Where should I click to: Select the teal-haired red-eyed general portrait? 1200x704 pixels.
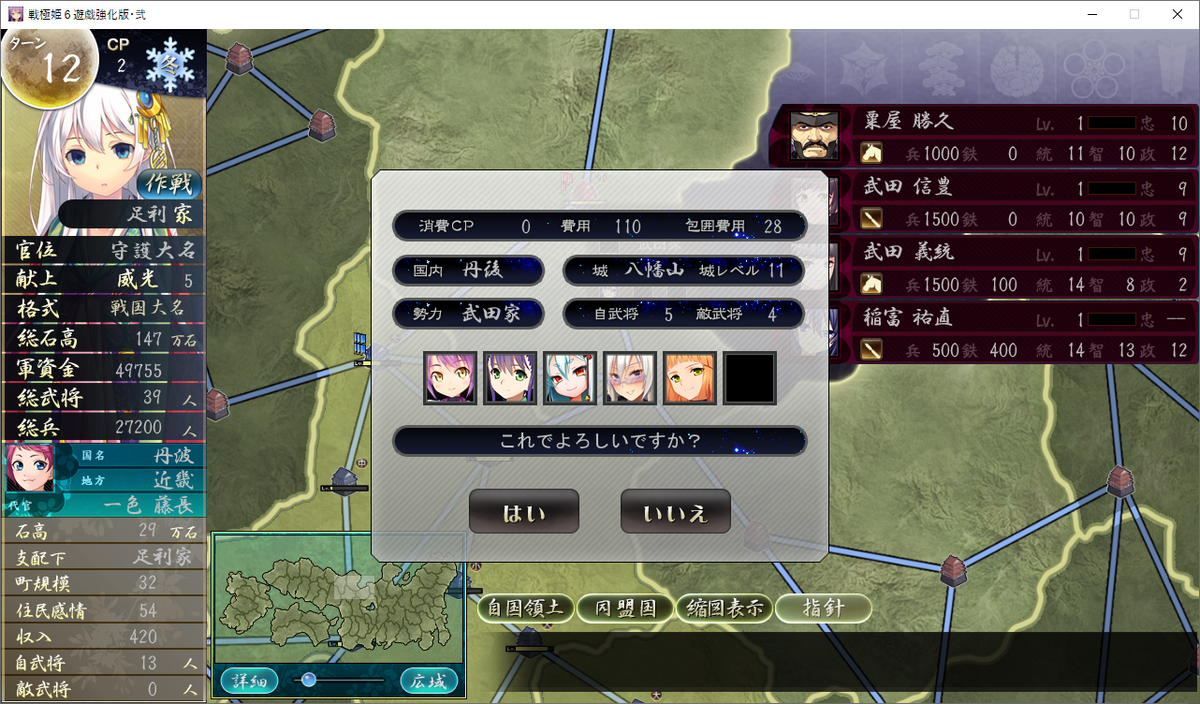[x=570, y=378]
